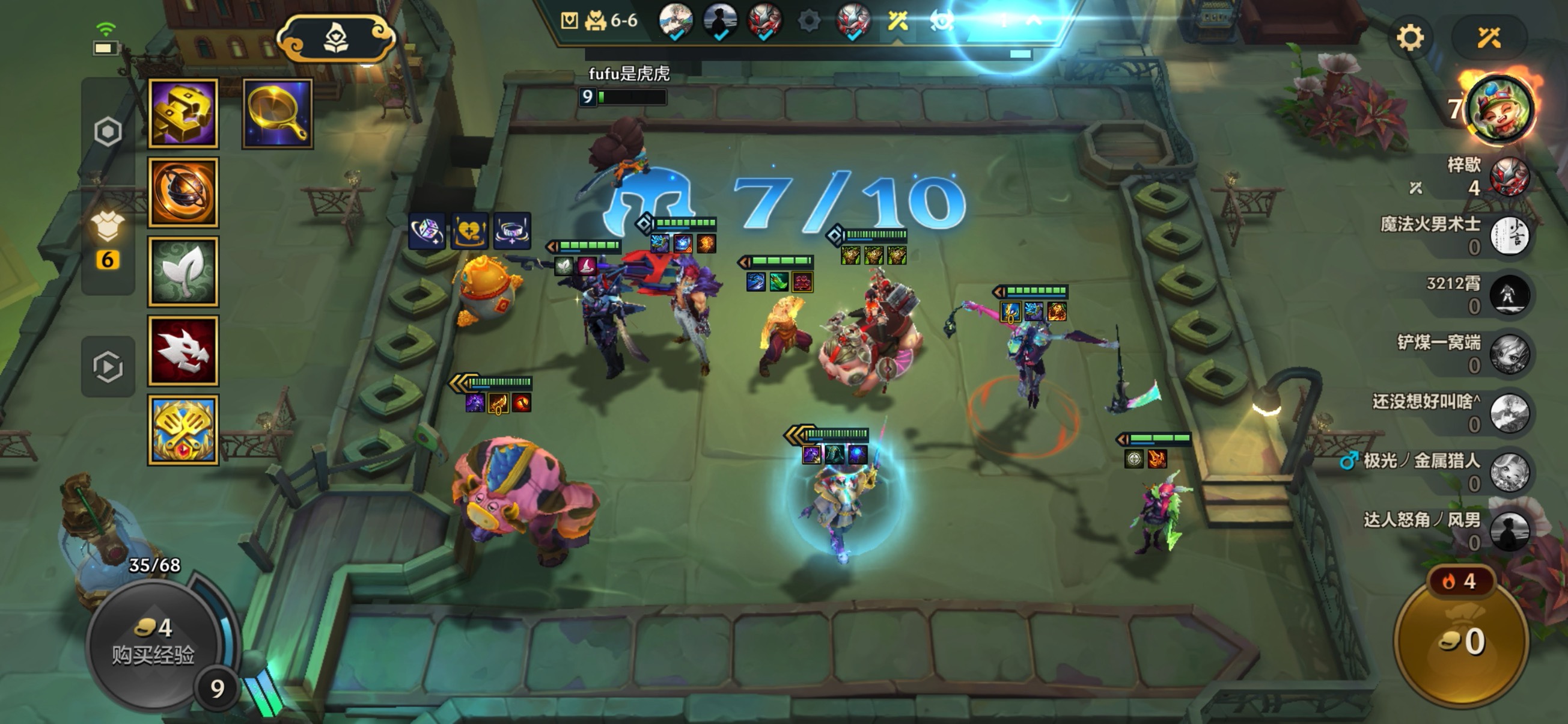
Task: Select the golden frying pan item
Action: pos(278,114)
